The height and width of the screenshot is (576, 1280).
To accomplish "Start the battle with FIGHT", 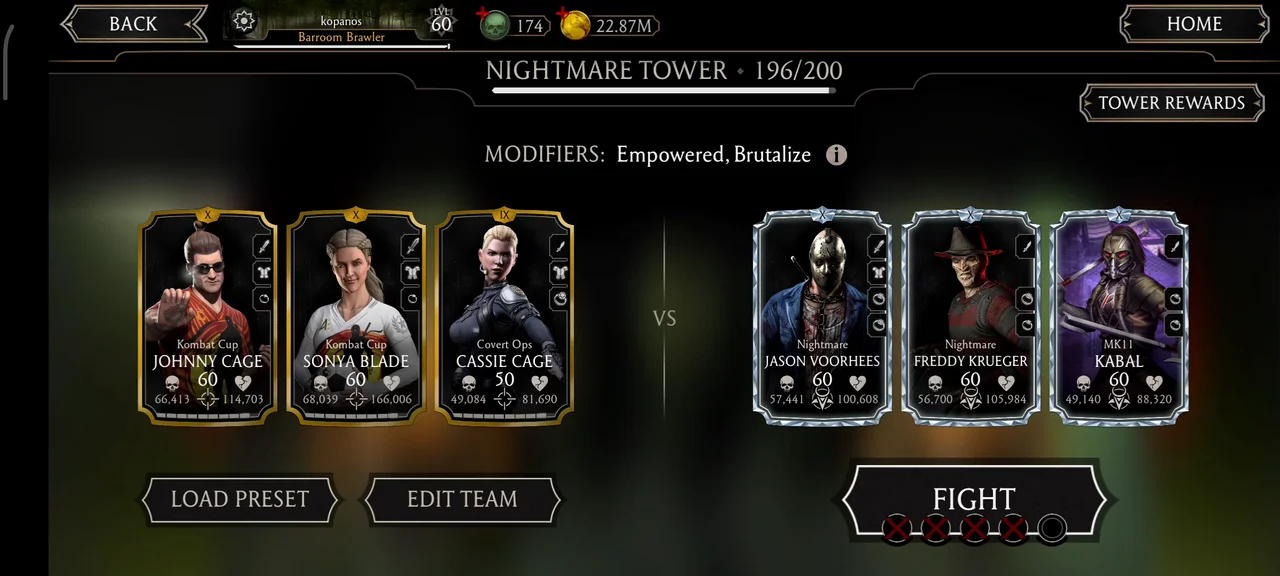I will (973, 499).
